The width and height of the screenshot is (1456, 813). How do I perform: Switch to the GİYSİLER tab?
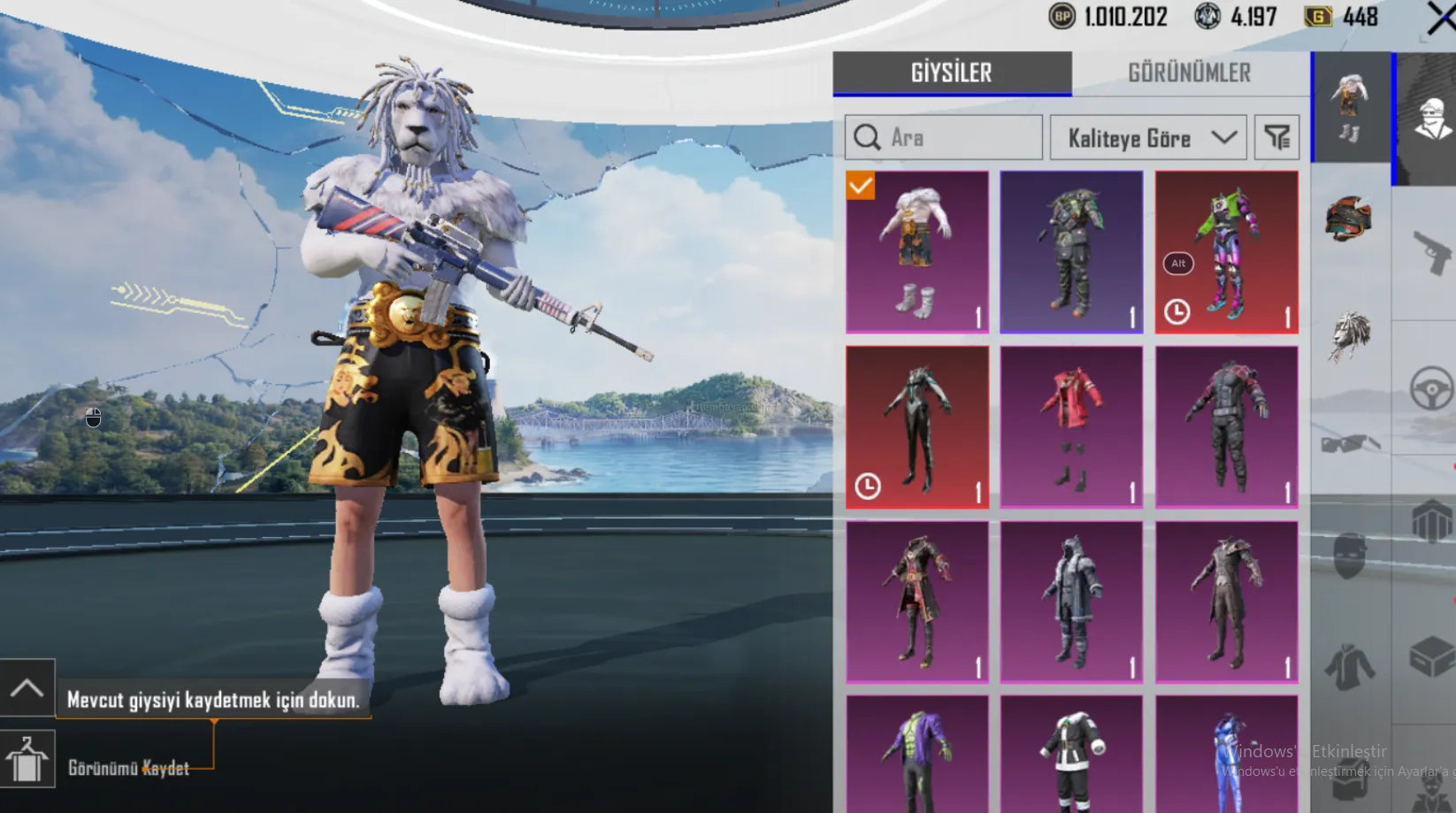click(952, 73)
